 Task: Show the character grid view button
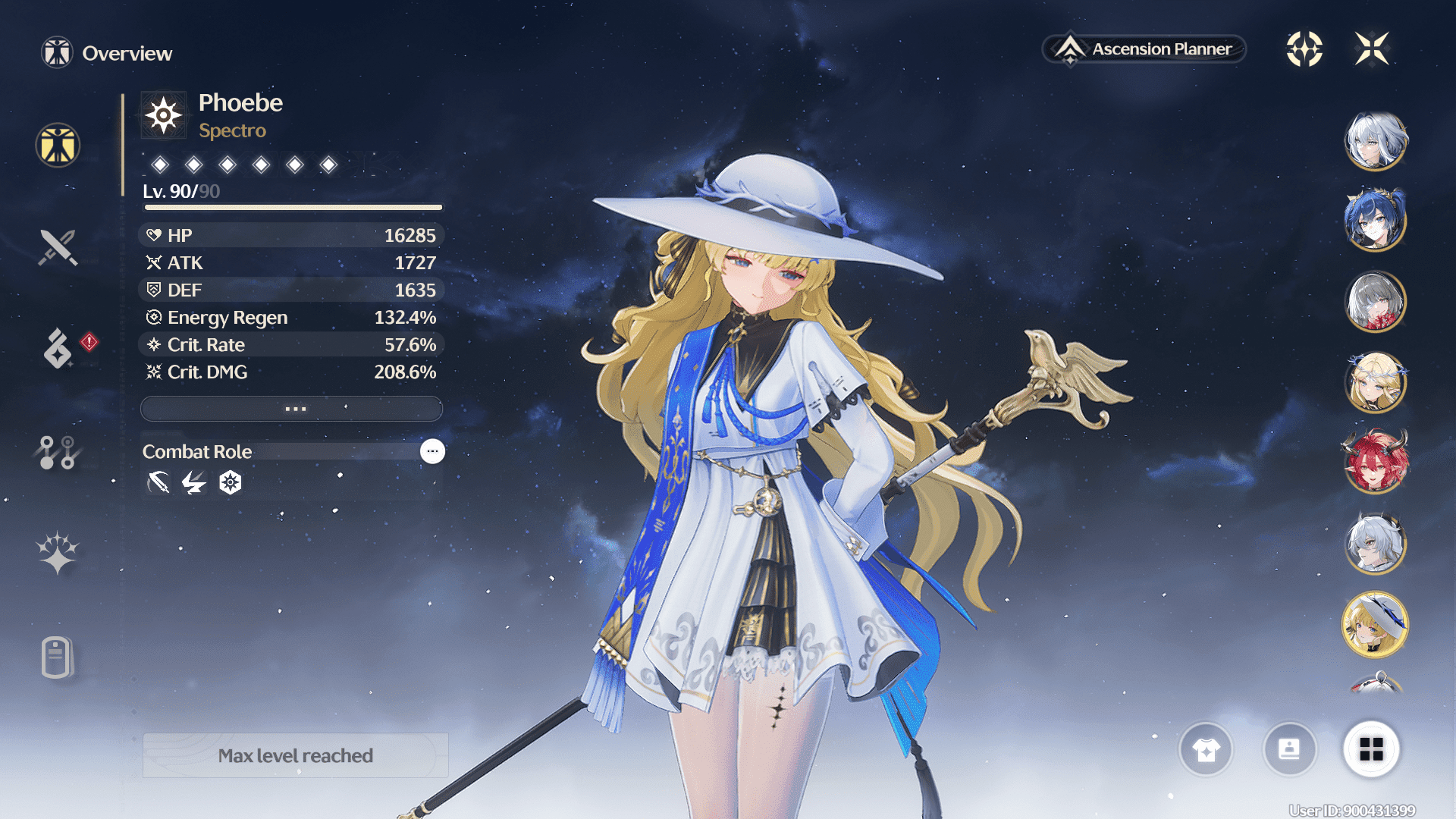pos(1371,749)
